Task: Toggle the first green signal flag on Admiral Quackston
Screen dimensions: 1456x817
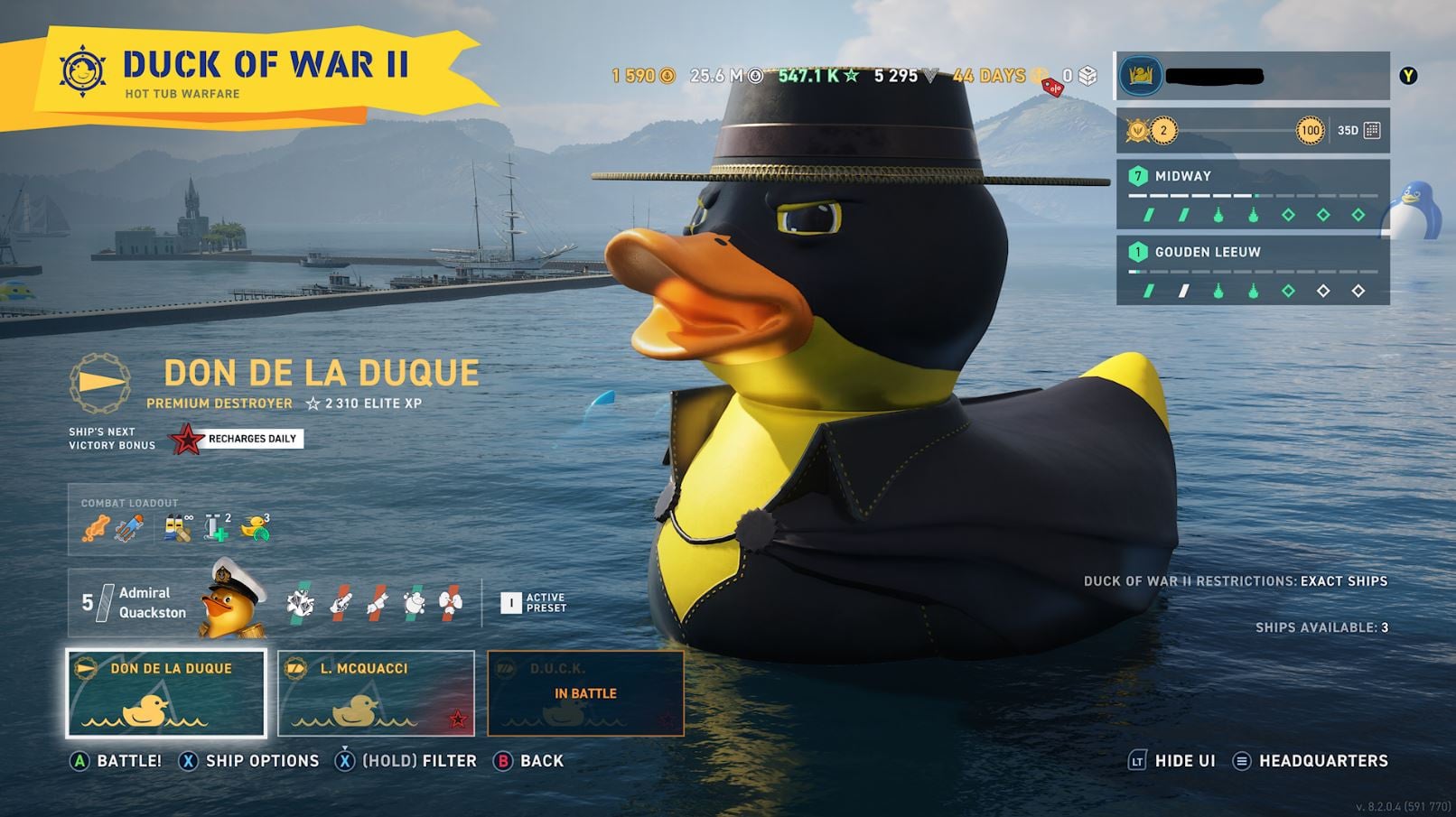Action: (x=300, y=604)
